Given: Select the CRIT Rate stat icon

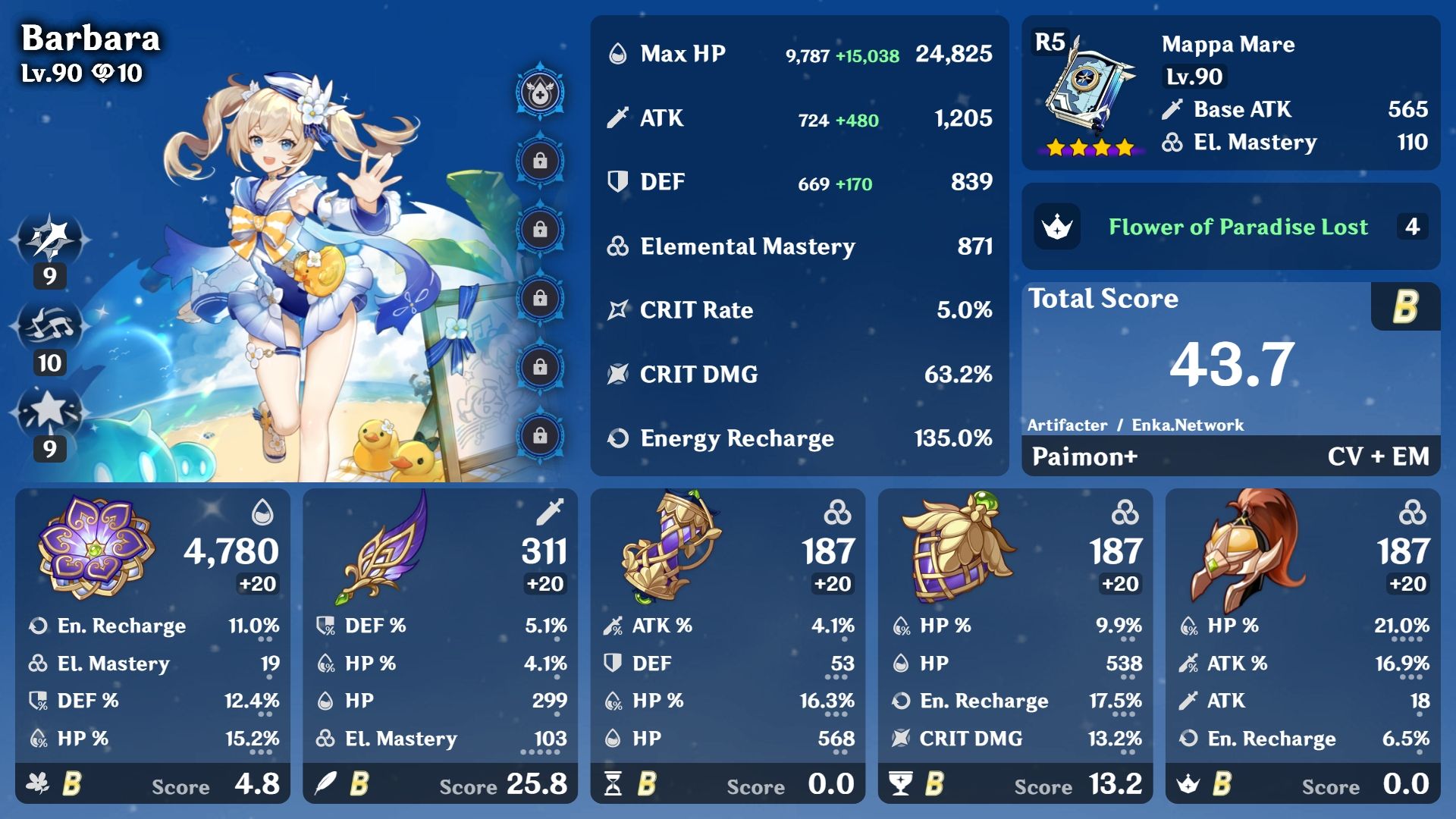Looking at the screenshot, I should [x=619, y=309].
